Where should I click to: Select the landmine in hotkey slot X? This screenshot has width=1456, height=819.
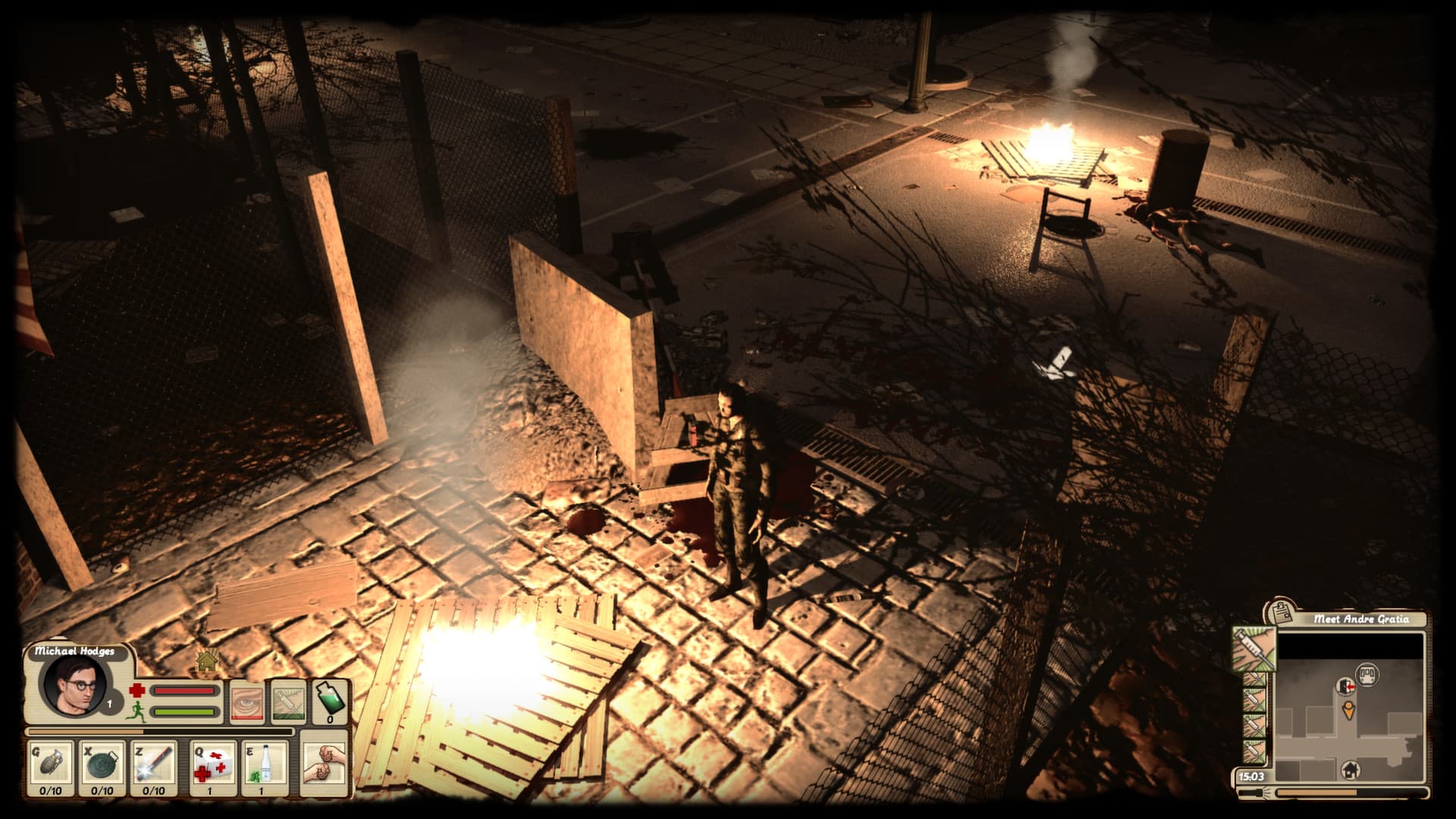101,764
